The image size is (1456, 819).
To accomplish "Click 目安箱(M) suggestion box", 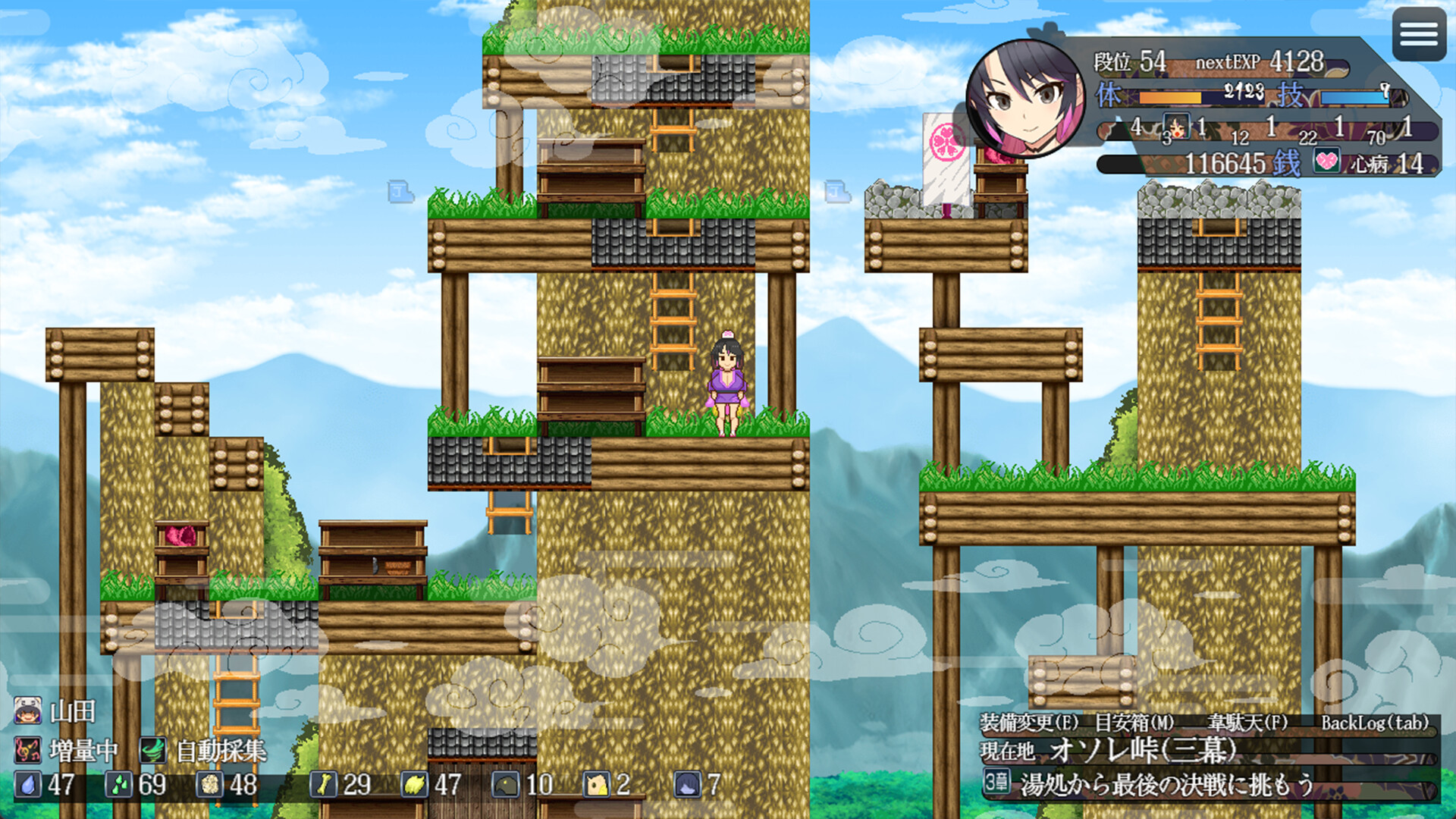I will point(1134,721).
